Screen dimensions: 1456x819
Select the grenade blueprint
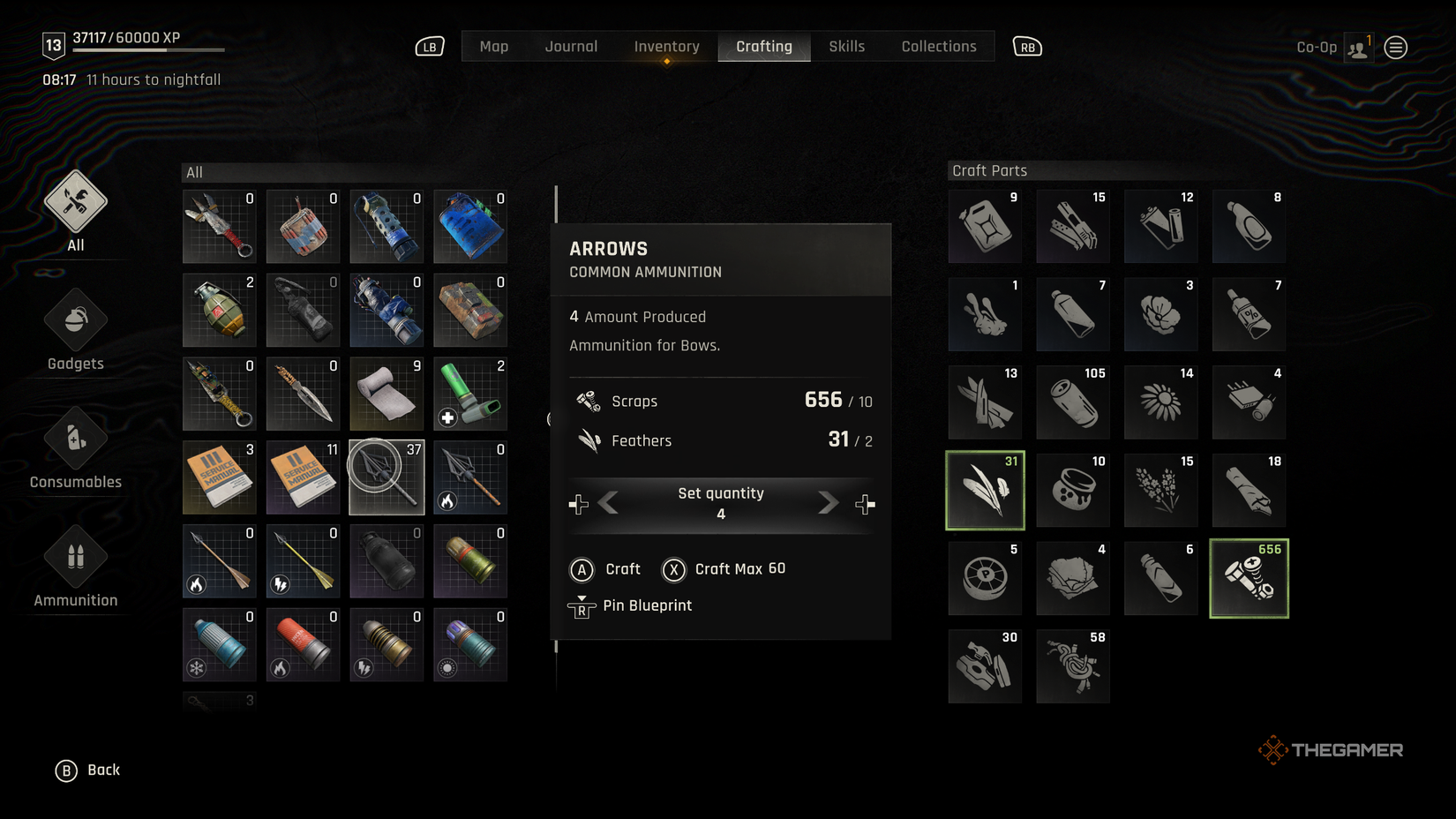coord(218,310)
